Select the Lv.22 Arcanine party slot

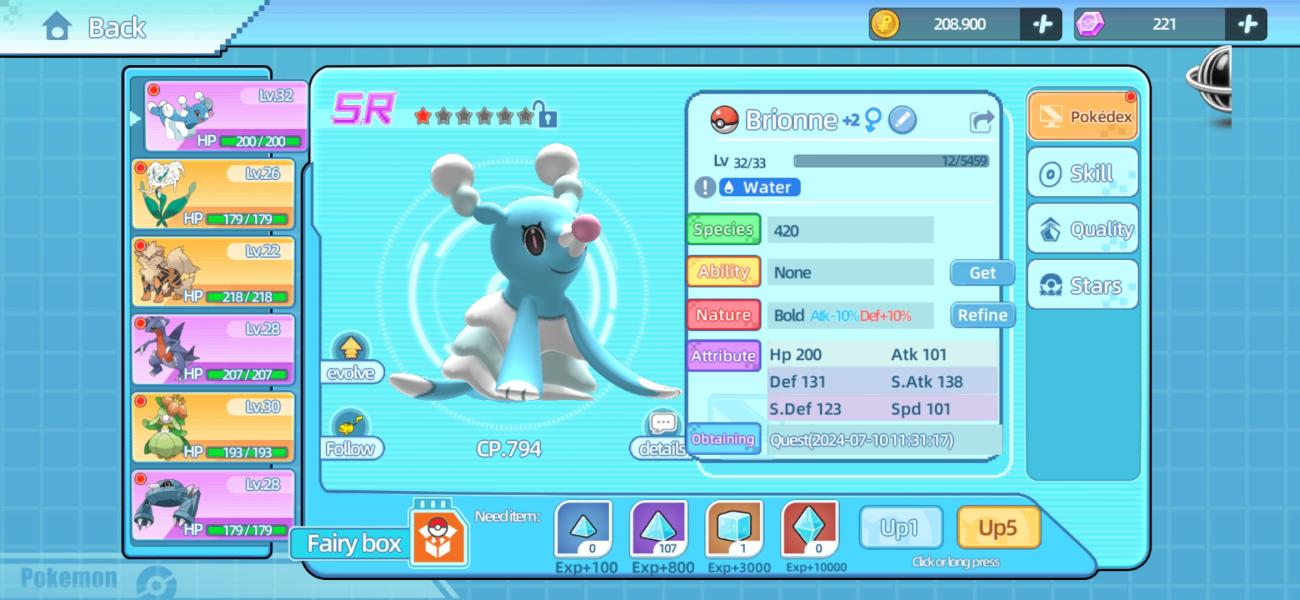coord(214,272)
